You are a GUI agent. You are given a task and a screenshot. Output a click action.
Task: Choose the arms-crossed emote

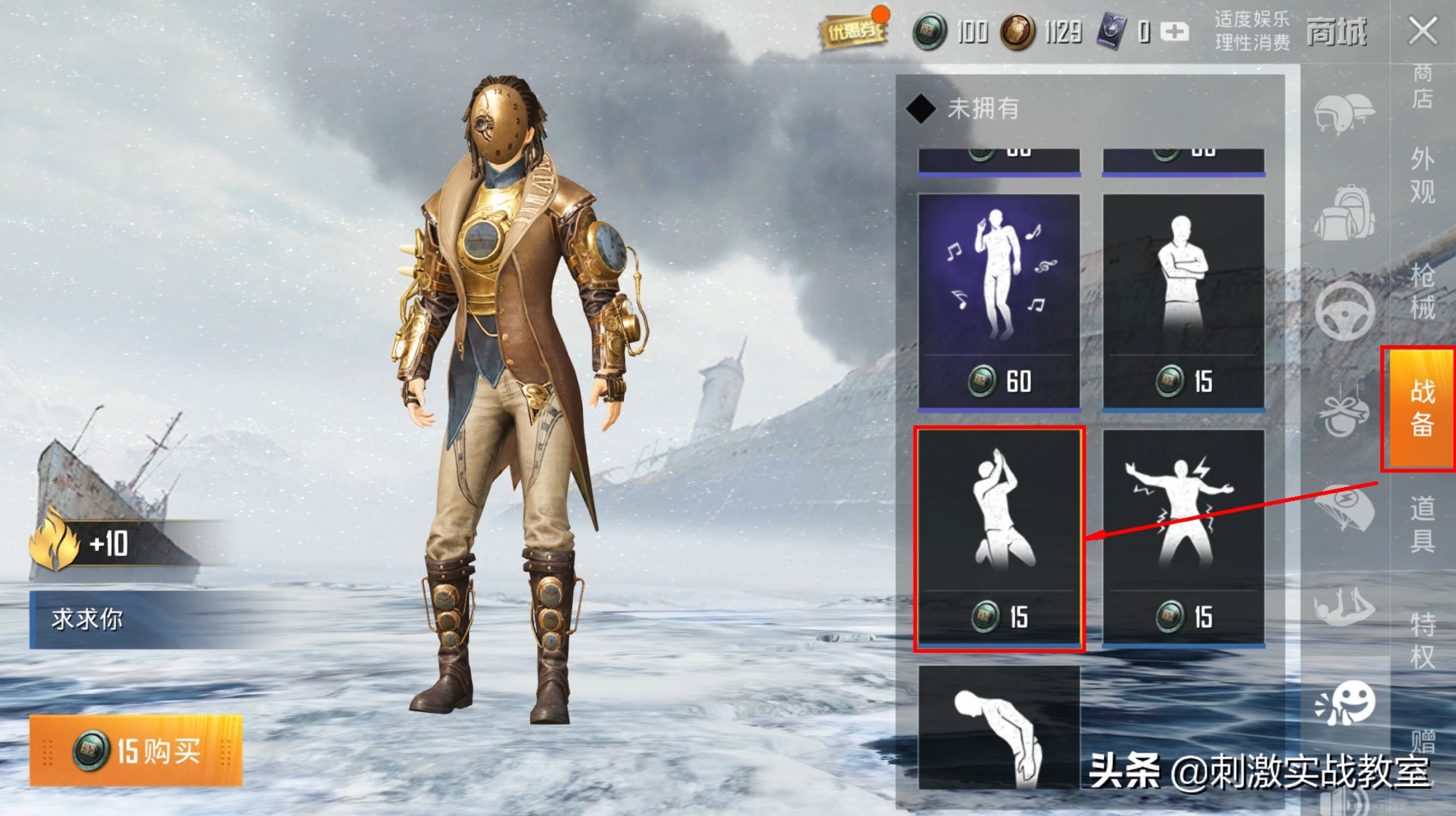point(1183,301)
